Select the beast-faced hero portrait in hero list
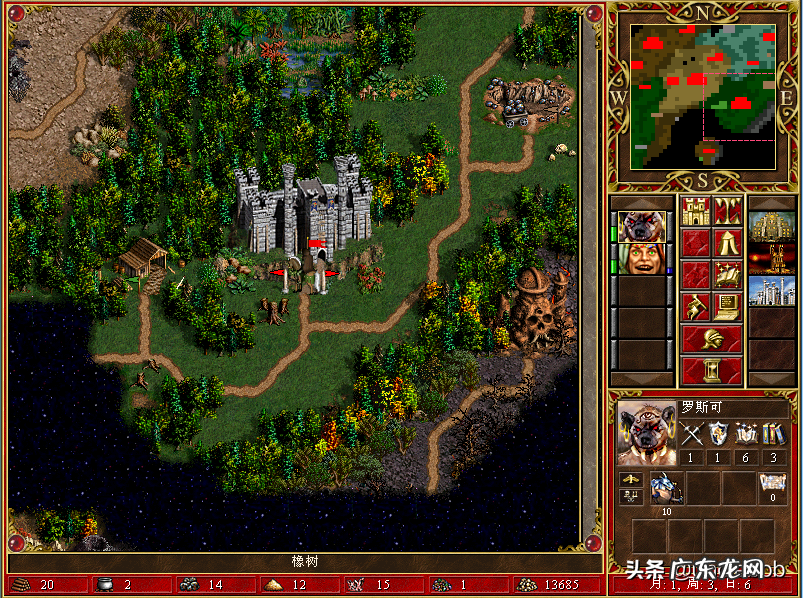Image resolution: width=803 pixels, height=598 pixels. (x=641, y=226)
